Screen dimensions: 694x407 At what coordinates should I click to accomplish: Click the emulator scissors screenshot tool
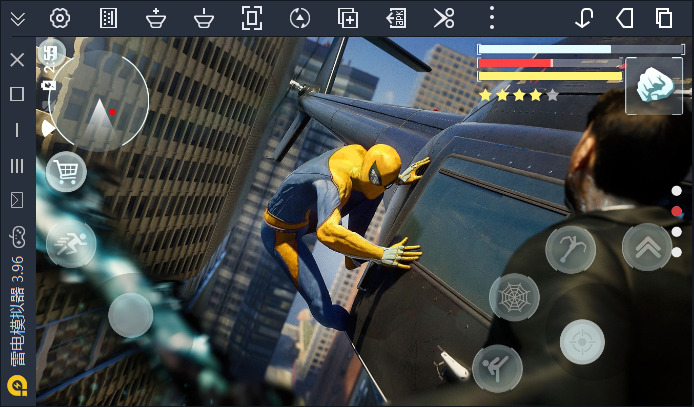coord(444,18)
